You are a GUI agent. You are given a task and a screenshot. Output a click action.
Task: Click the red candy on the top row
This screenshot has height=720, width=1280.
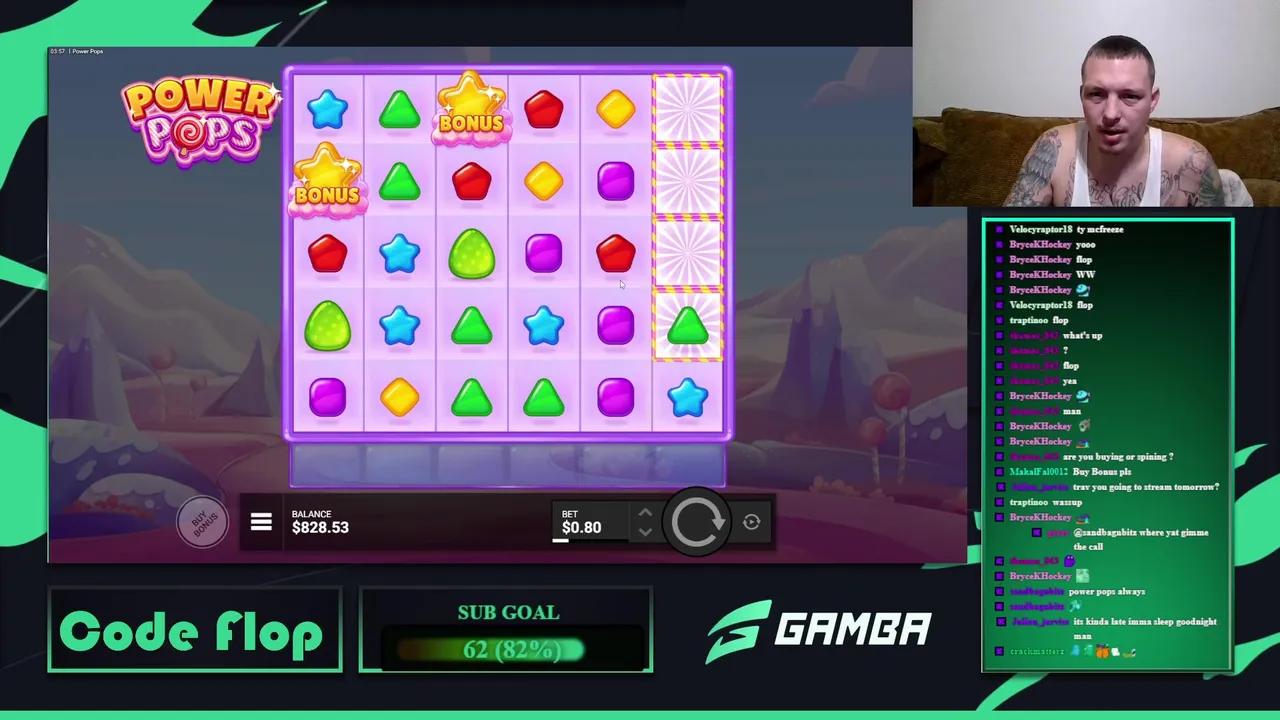(543, 110)
